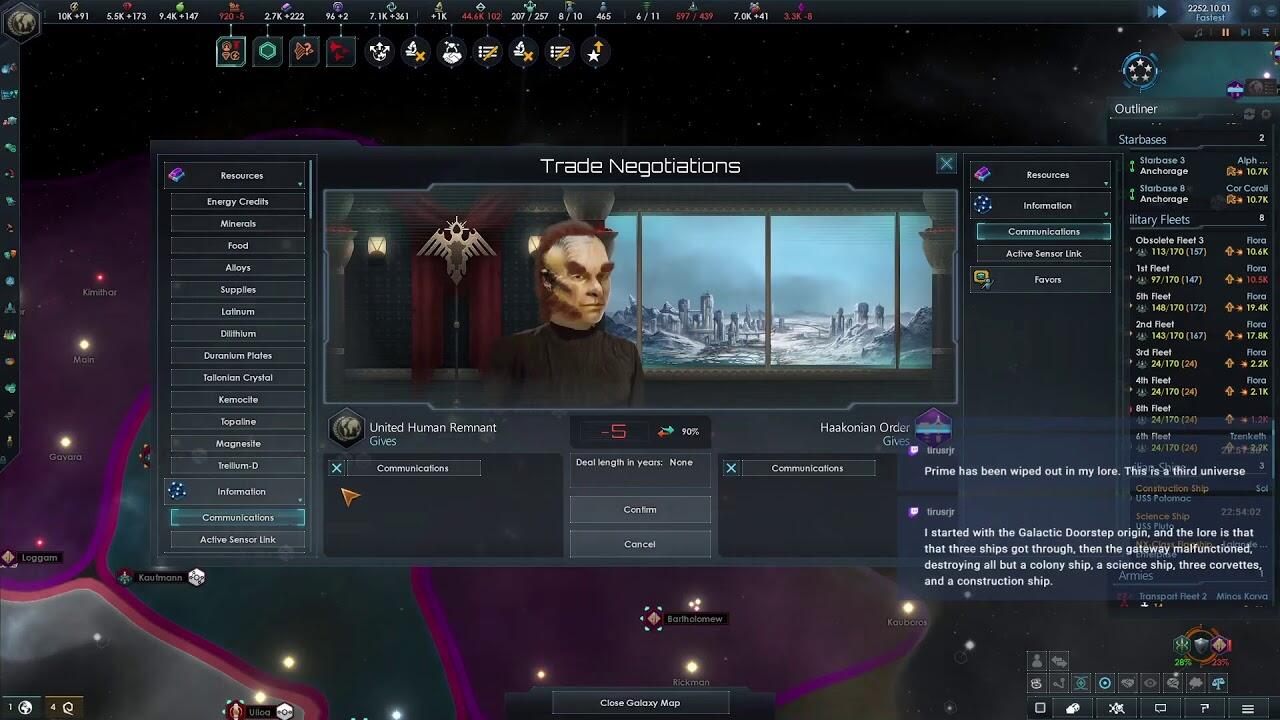Select Duranium Plates resource
Image resolution: width=1280 pixels, height=720 pixels.
pos(238,355)
